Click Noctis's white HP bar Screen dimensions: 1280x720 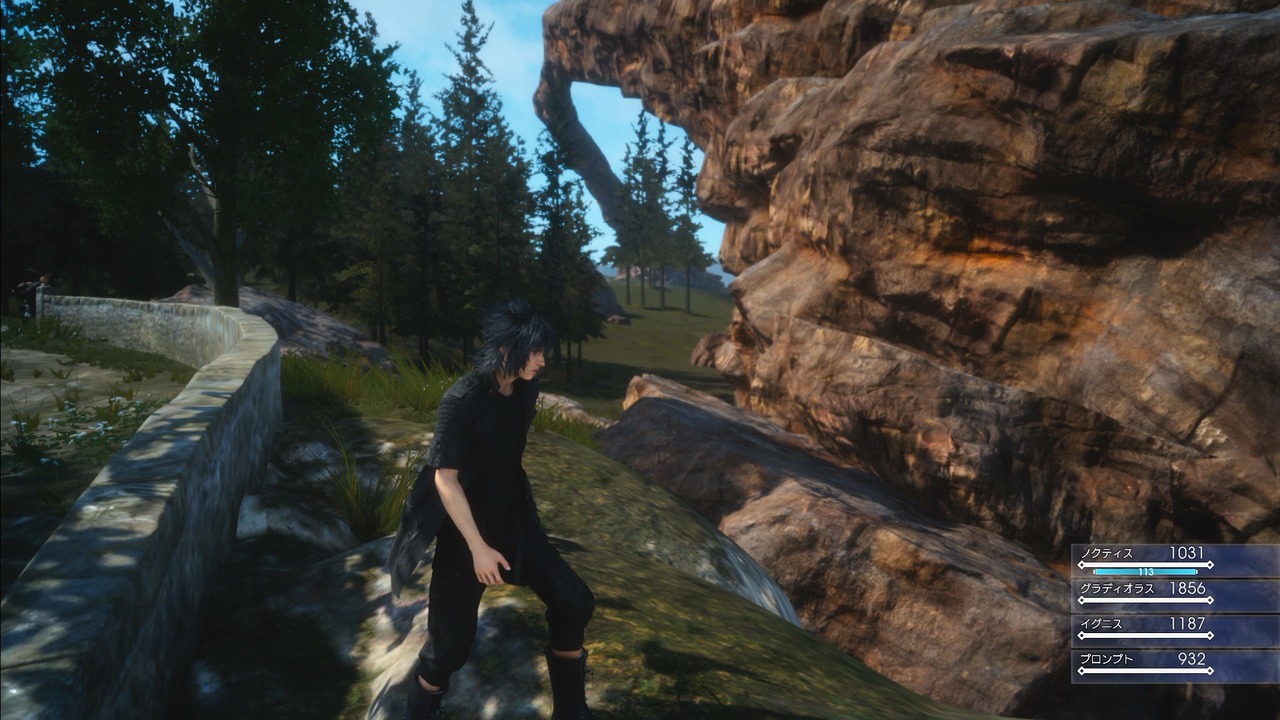(x=1145, y=564)
